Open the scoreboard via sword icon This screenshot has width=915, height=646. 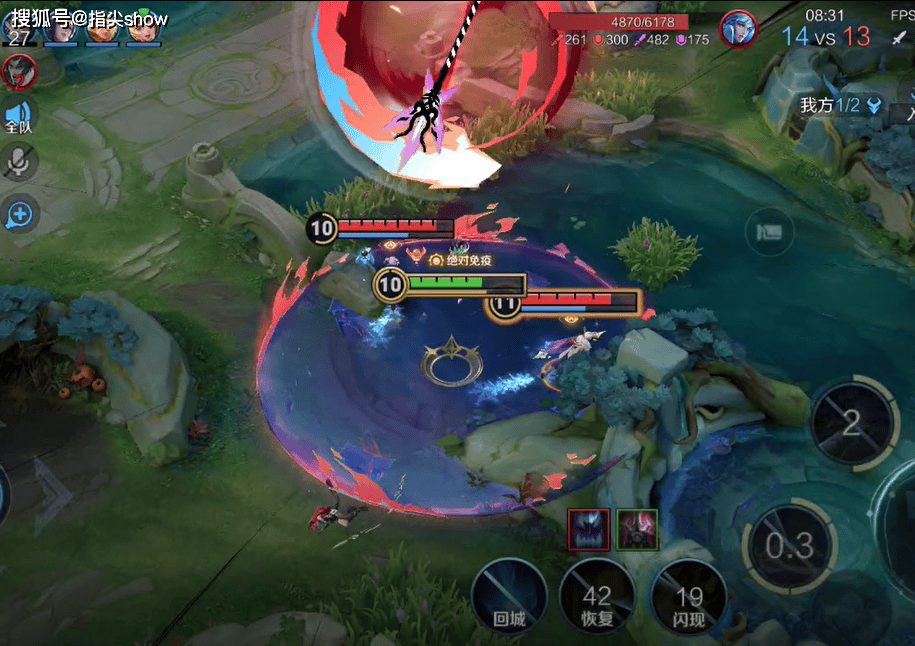(x=898, y=37)
